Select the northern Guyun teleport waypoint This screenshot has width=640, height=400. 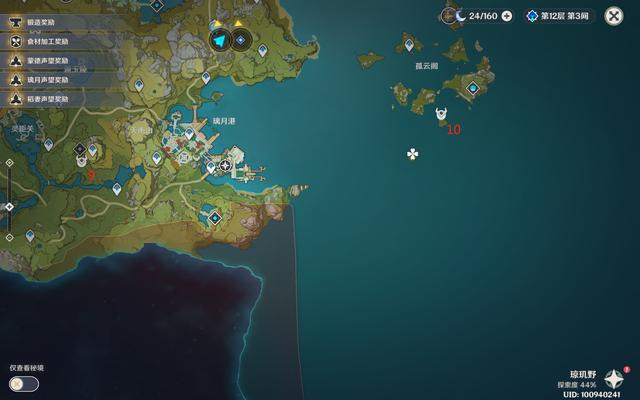(x=408, y=44)
